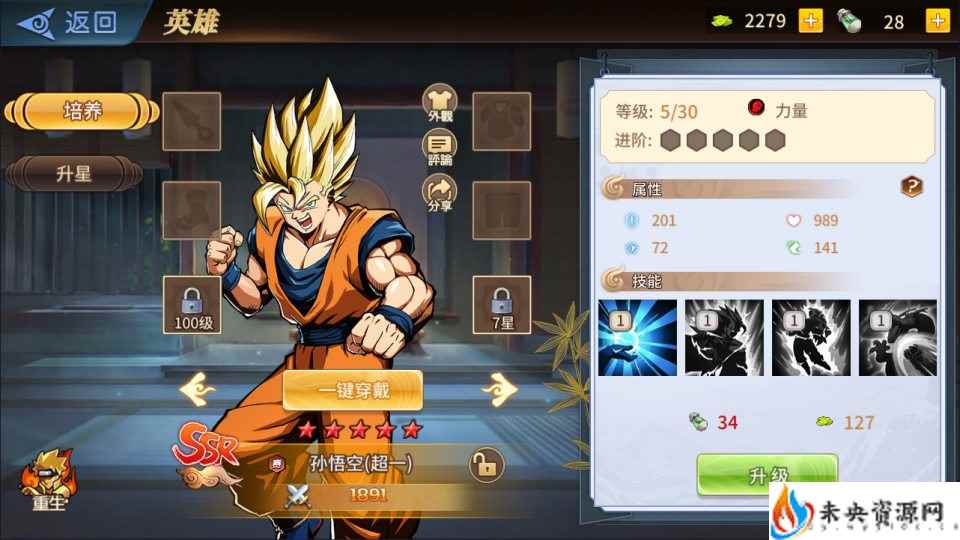Open the 评论 comments icon
The height and width of the screenshot is (540, 960).
coord(439,148)
